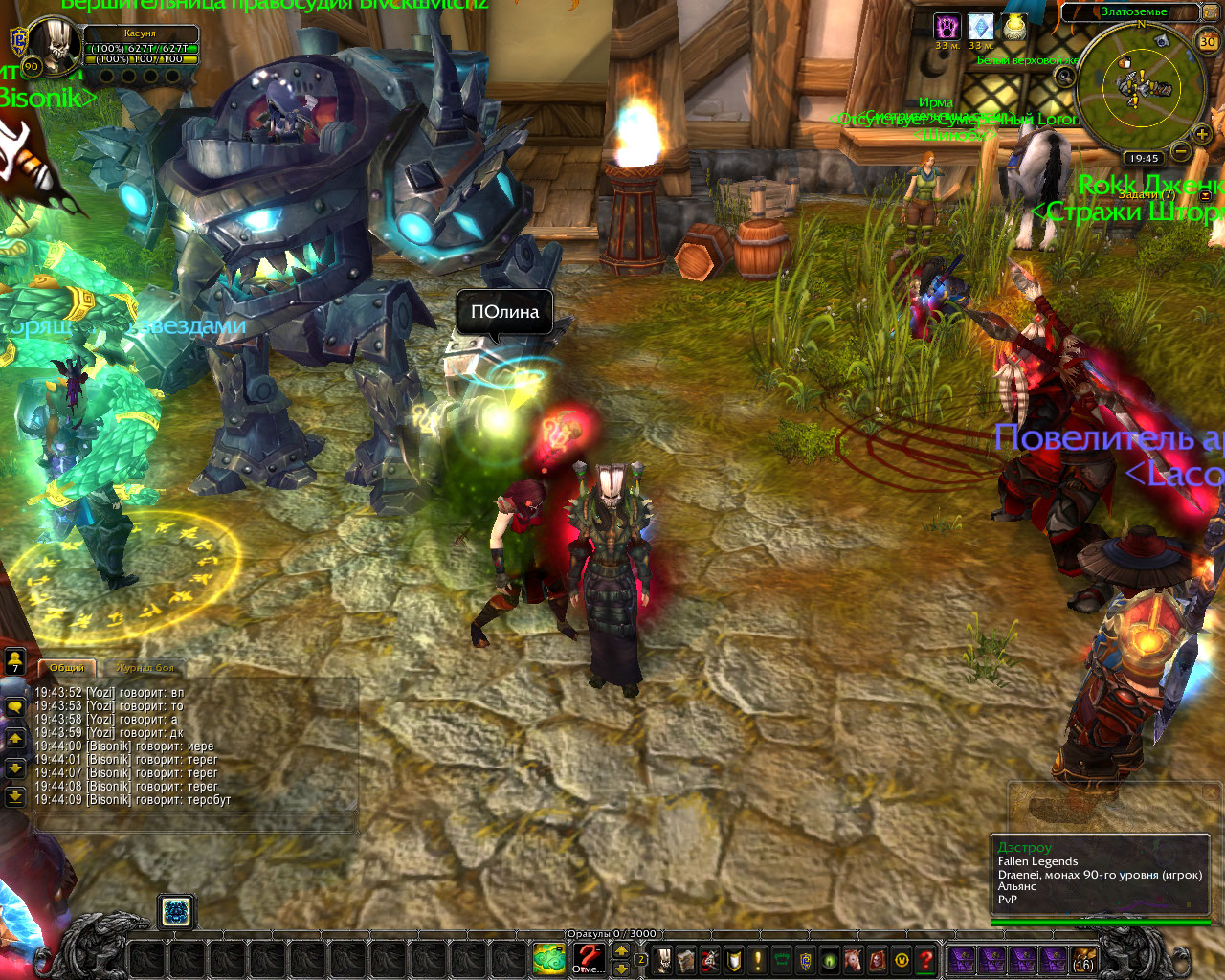Jump chat to the newest message

click(15, 796)
